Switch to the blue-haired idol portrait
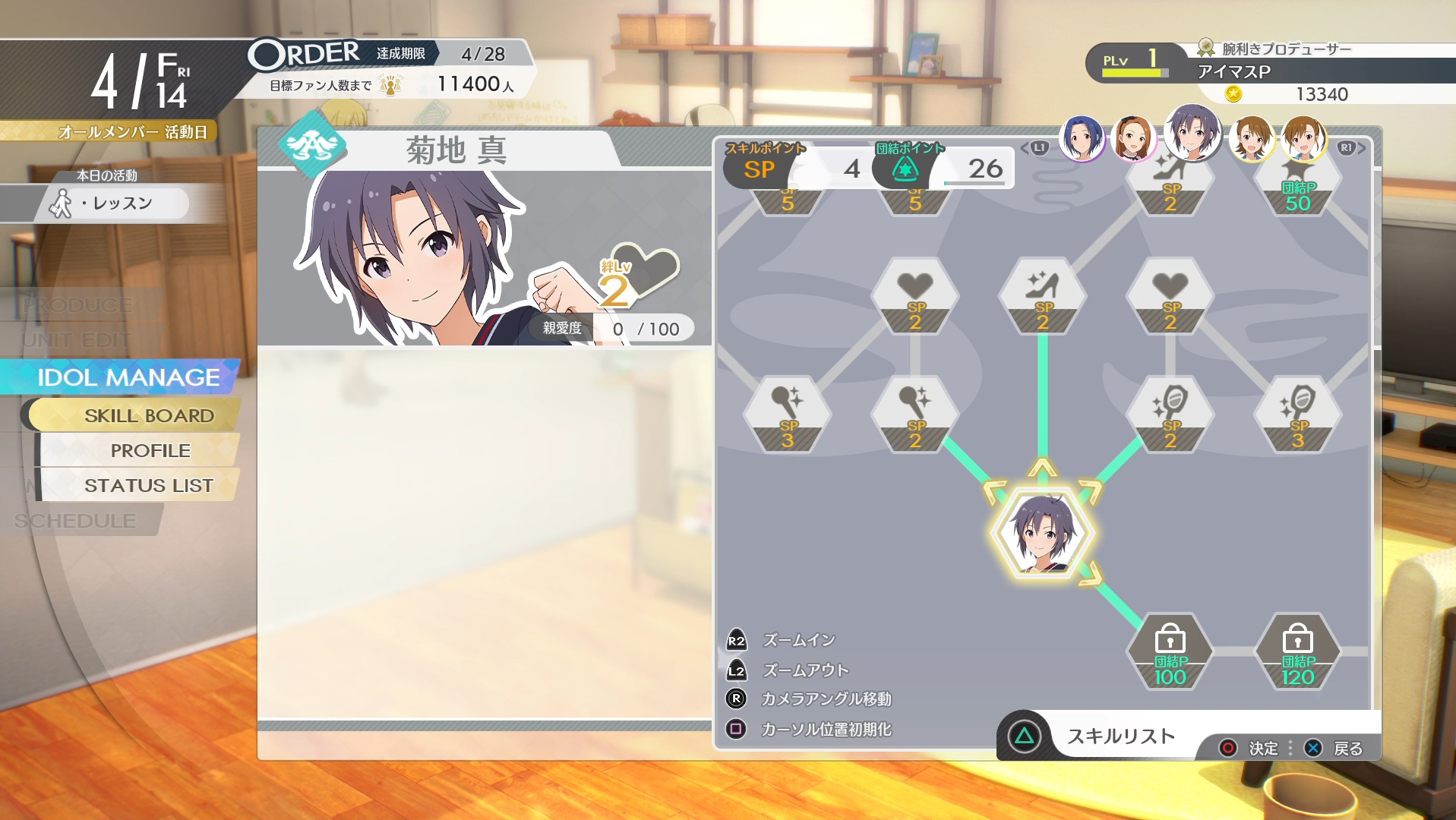 pos(1082,139)
